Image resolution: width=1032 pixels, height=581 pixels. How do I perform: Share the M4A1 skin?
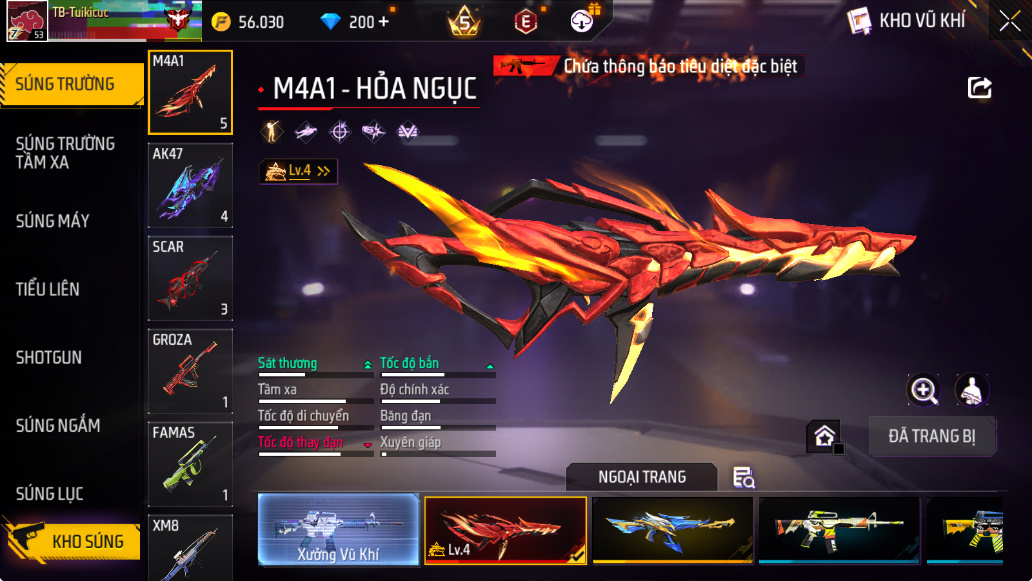coord(980,88)
